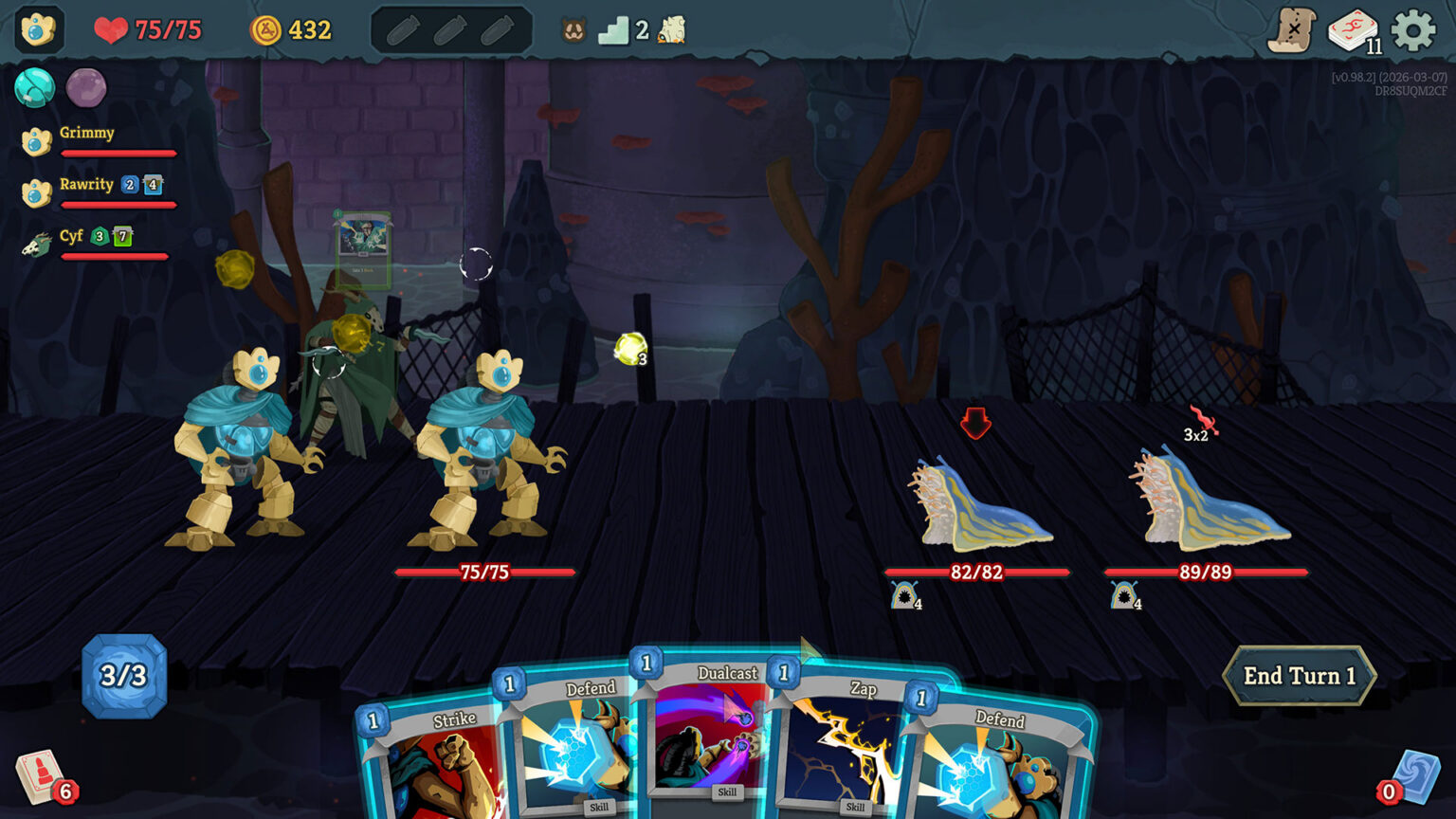
Task: Select Grimmy from the party list
Action: pyautogui.click(x=87, y=133)
